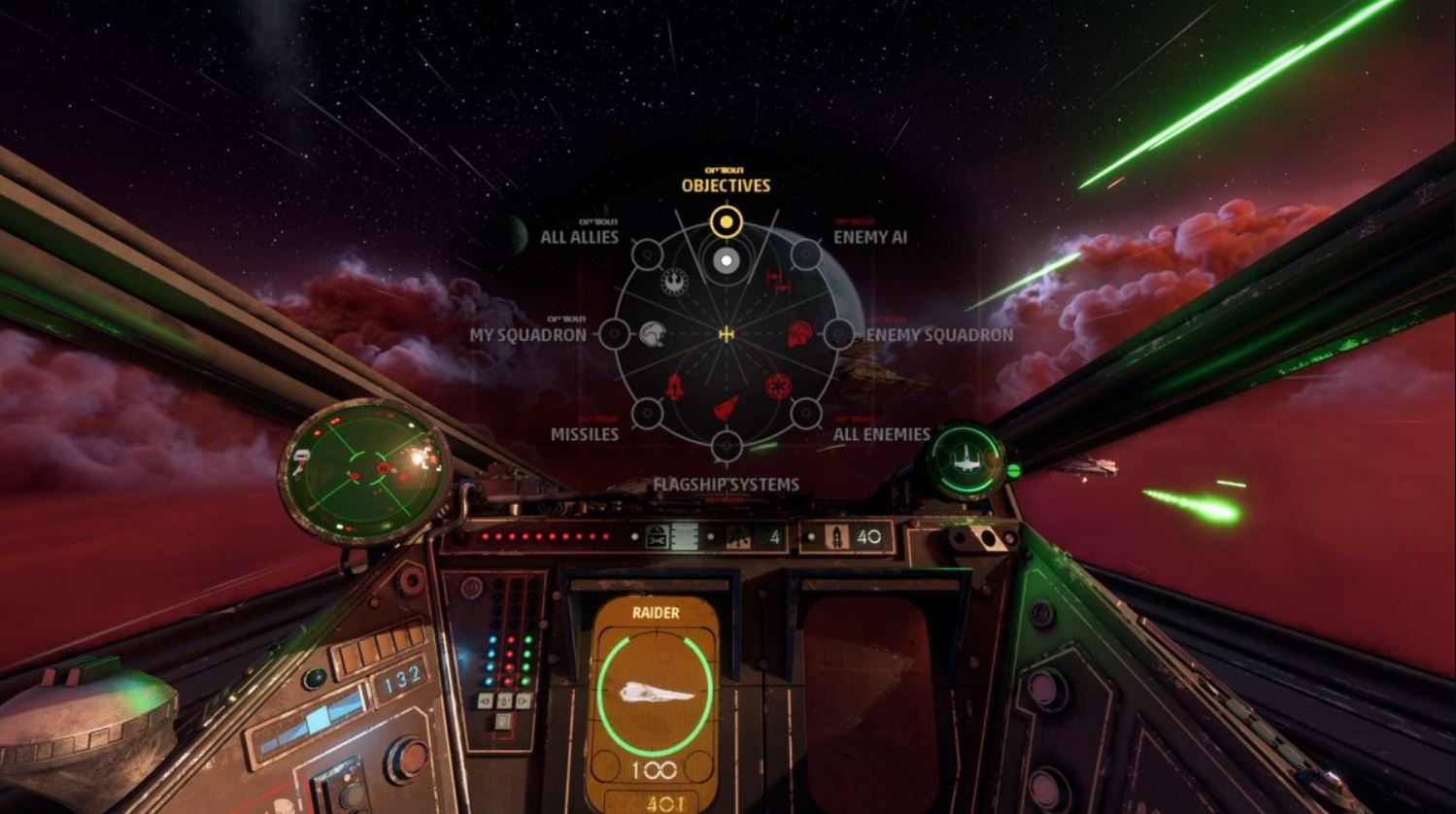
Task: Click the circular green radar display
Action: [x=364, y=471]
